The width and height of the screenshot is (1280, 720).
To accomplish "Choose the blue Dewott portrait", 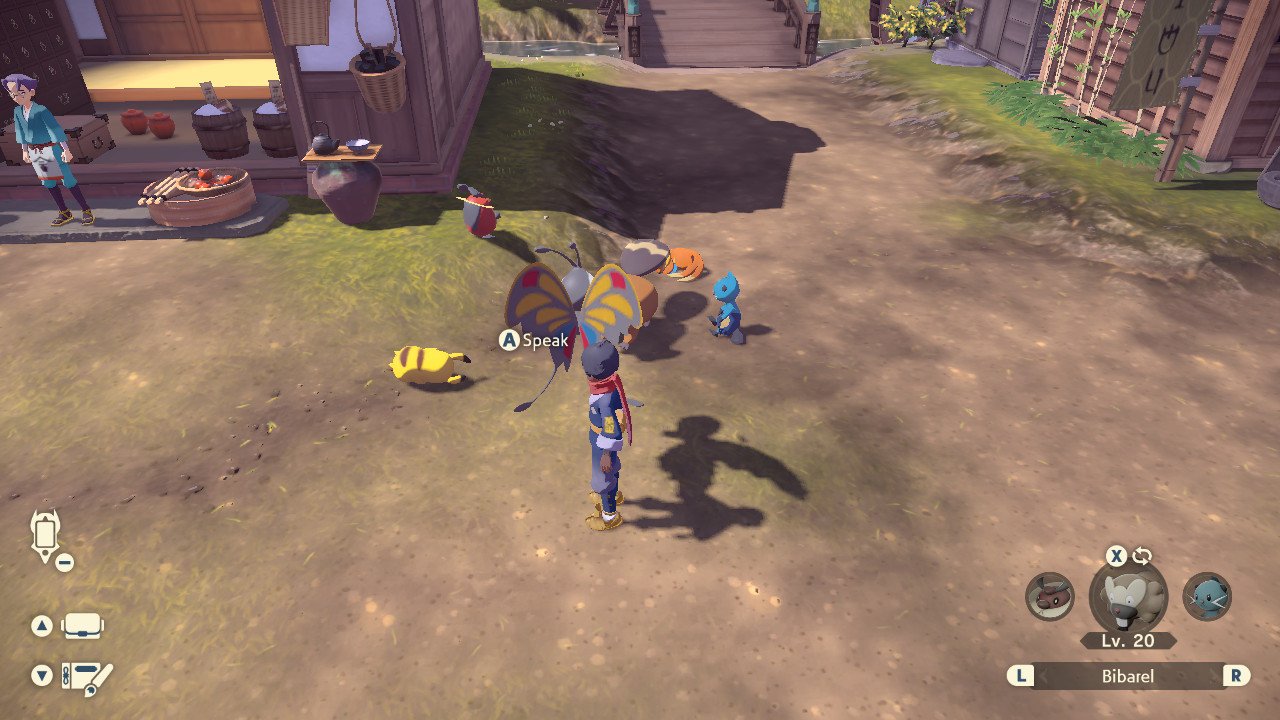I will 1207,596.
